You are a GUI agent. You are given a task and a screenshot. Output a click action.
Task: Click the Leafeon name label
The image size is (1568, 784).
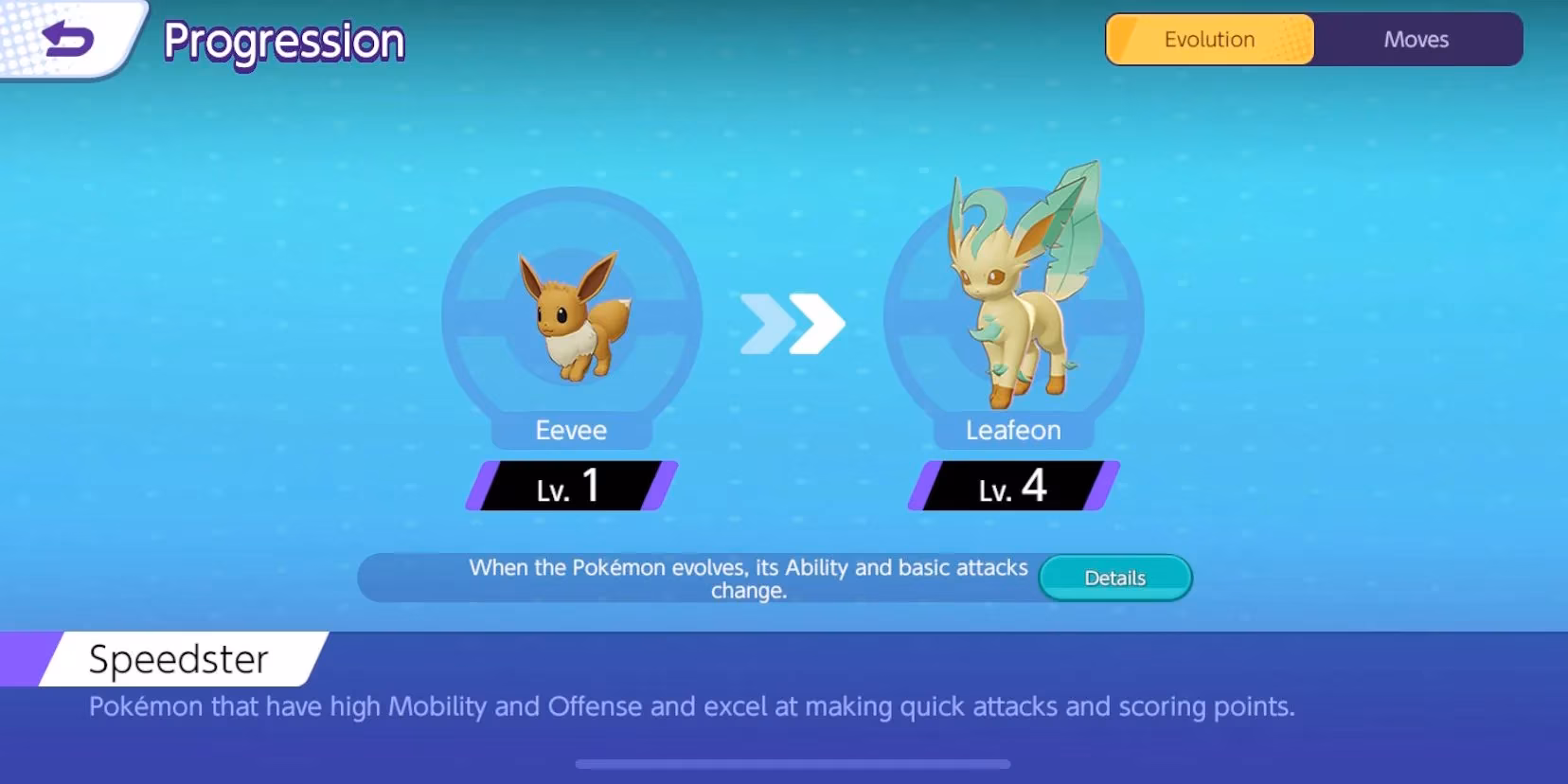coord(1012,430)
